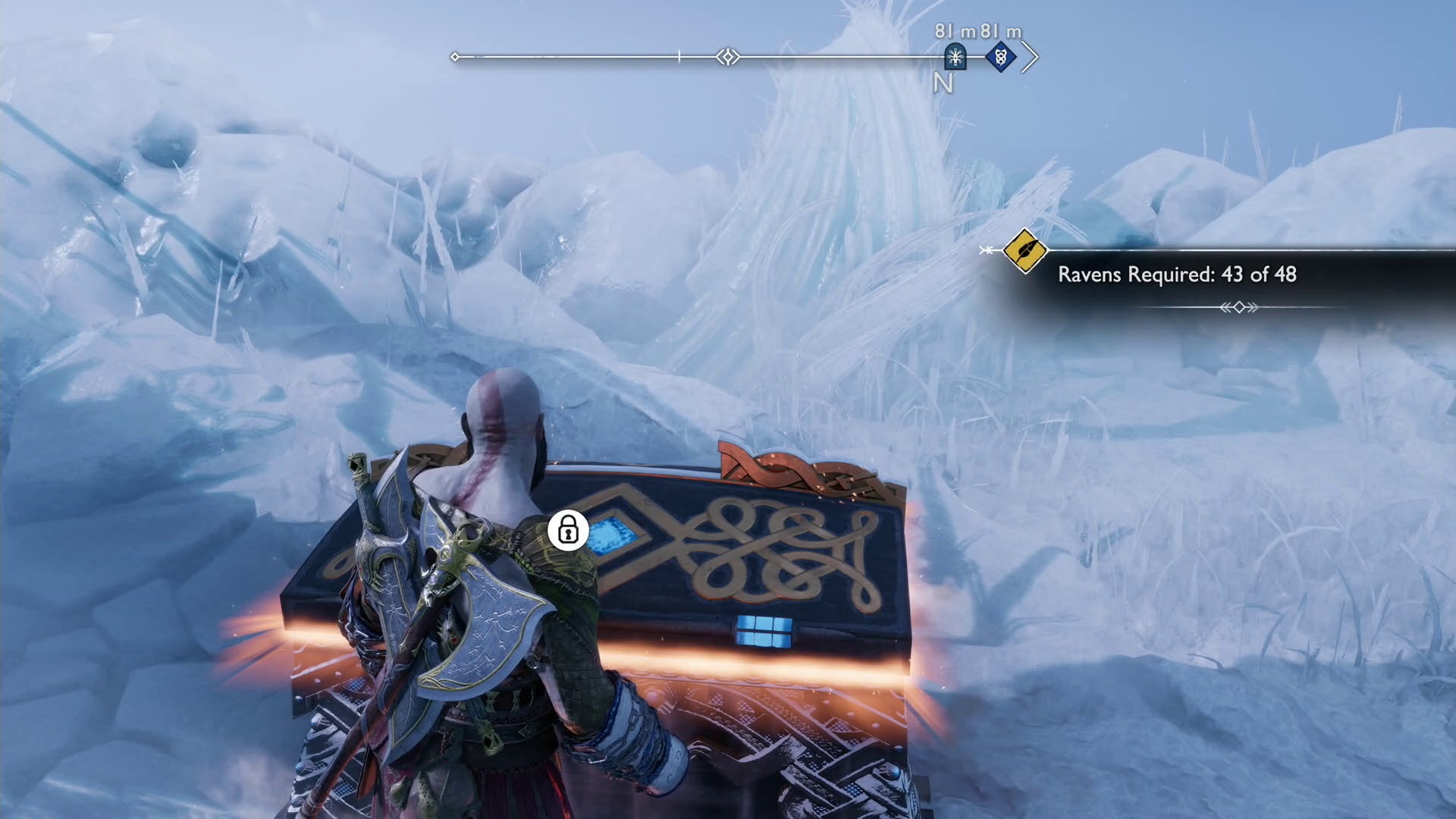Click the yellow raven feather notification icon
Viewport: 1456px width, 819px height.
[1025, 250]
